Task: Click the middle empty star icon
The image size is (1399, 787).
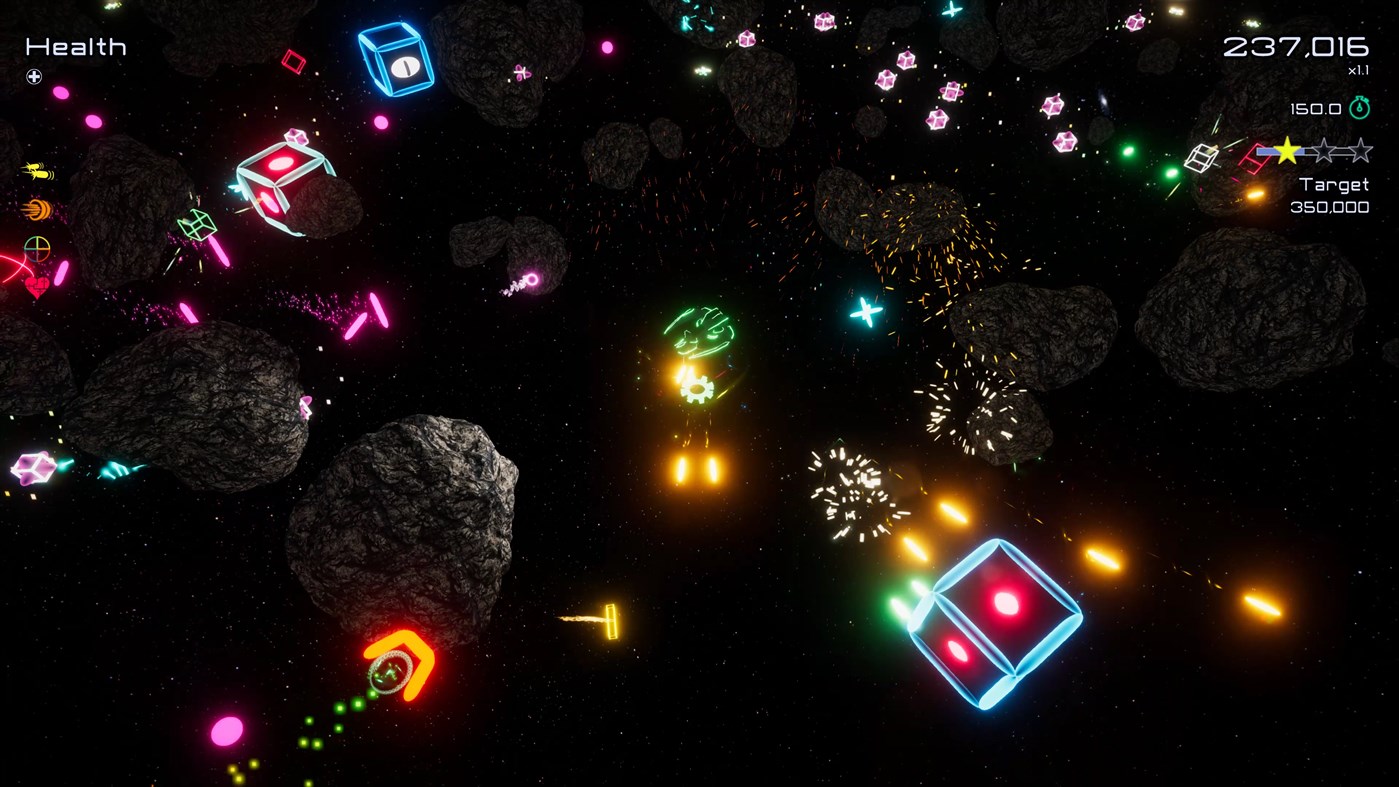Action: click(1323, 150)
